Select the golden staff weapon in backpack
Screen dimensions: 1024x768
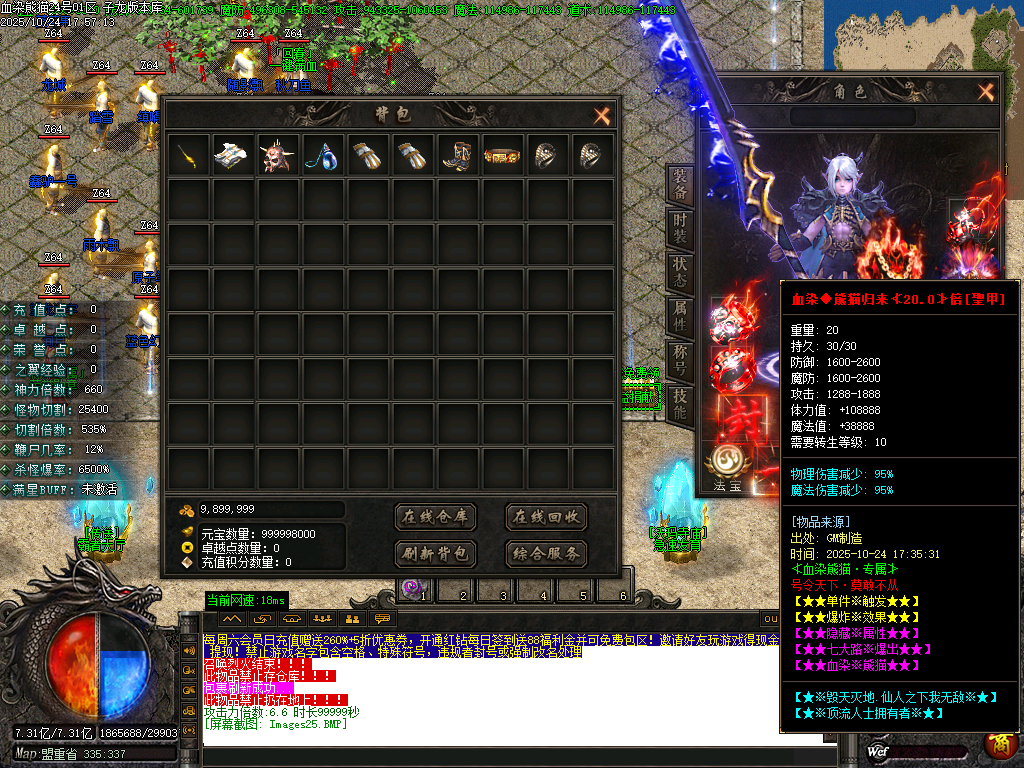[x=188, y=155]
